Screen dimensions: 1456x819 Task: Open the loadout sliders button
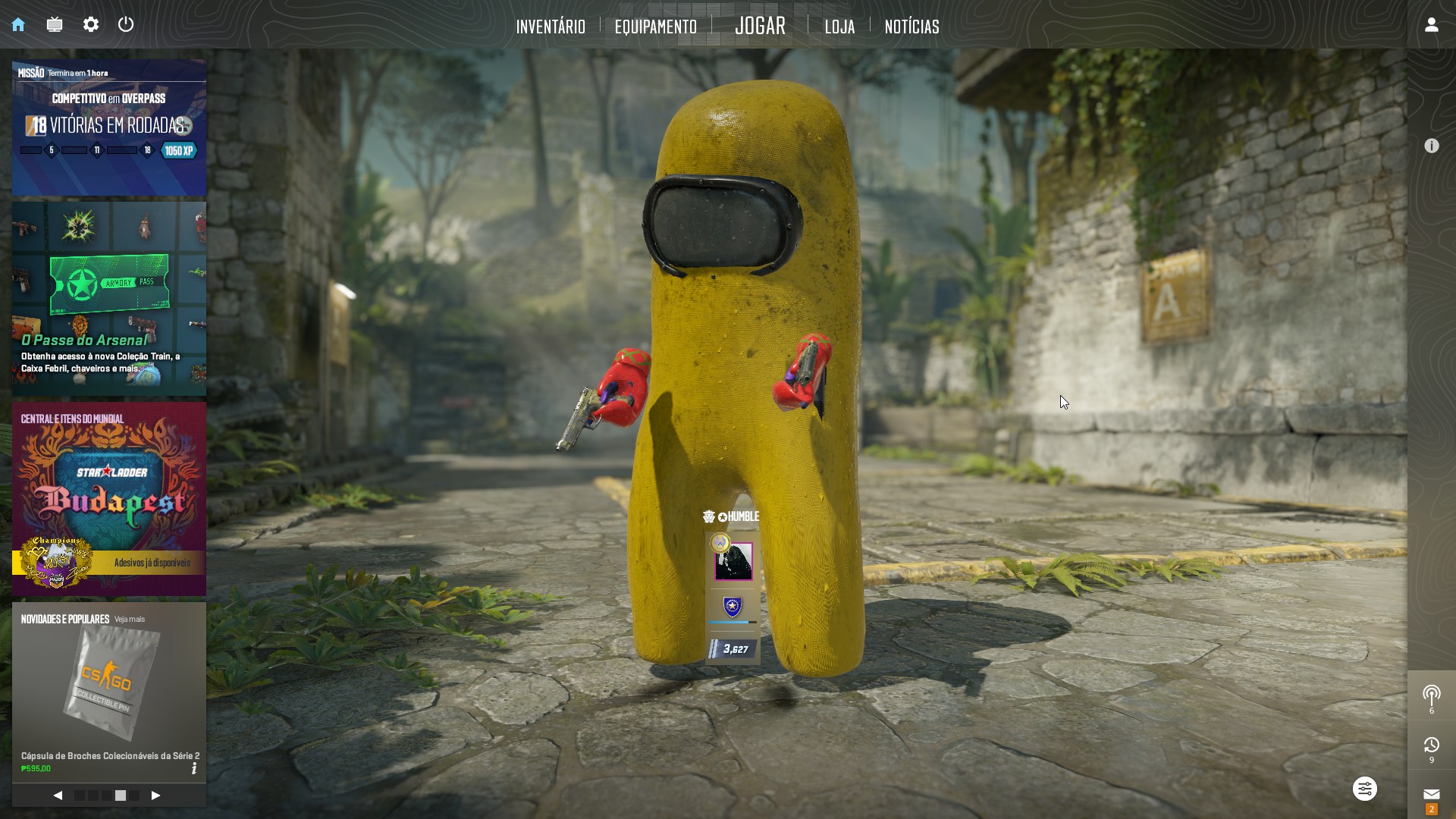tap(1364, 789)
